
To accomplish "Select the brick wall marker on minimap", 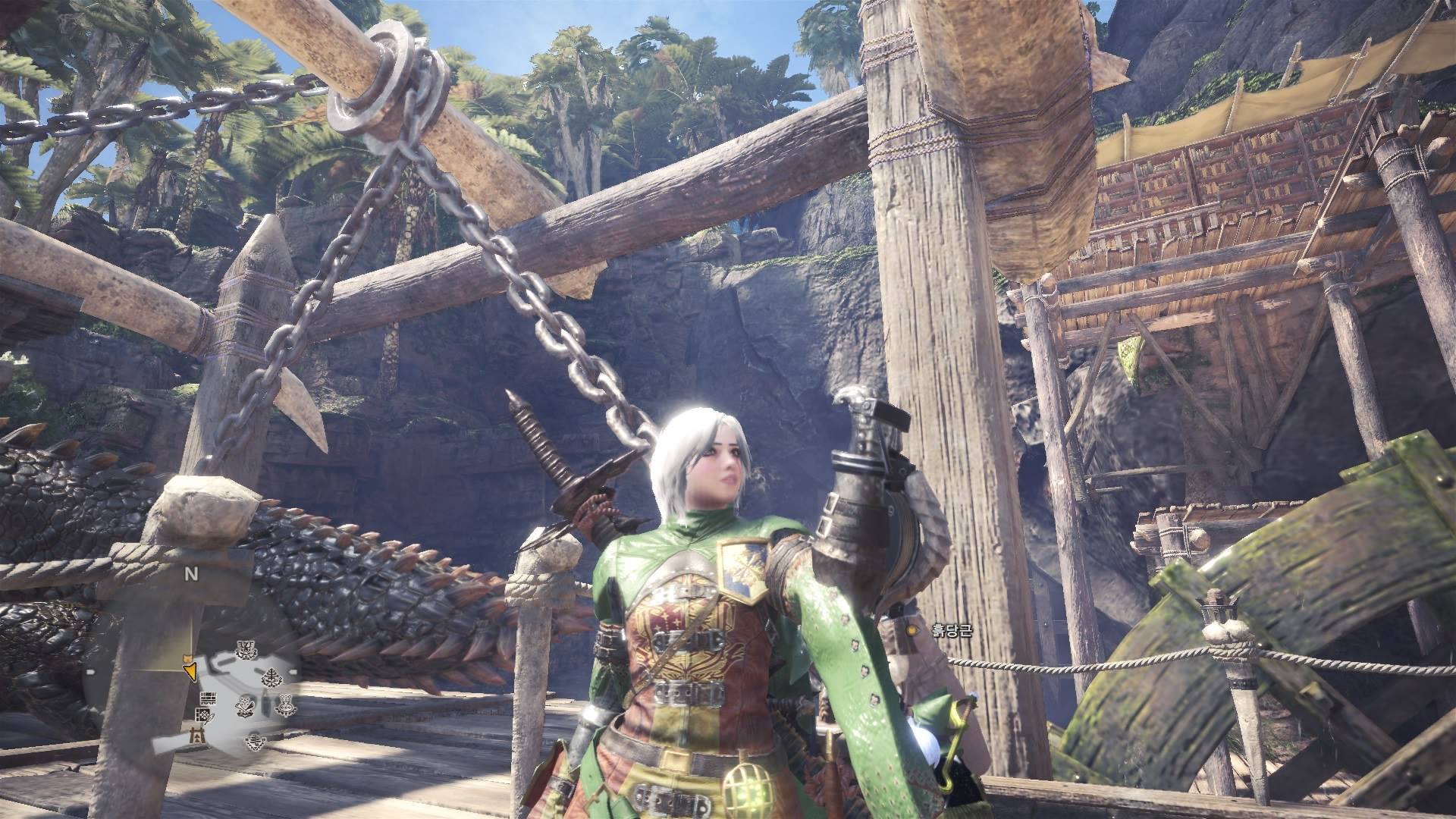I will [208, 698].
